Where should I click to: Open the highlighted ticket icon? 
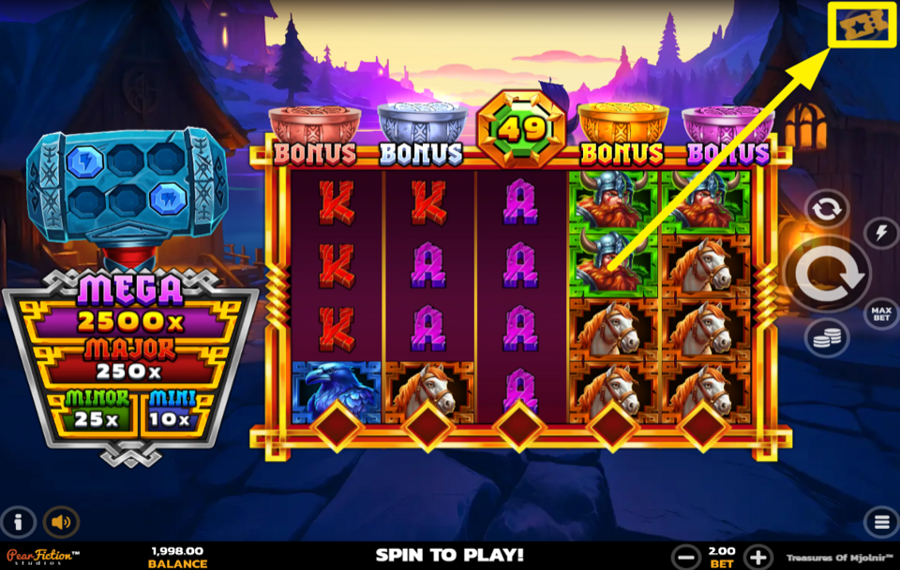click(861, 24)
